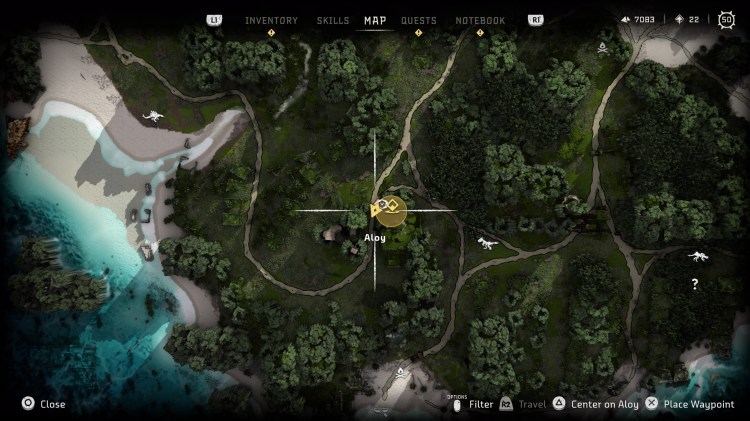Go to the Quests tab
750x421 pixels.
pos(419,20)
